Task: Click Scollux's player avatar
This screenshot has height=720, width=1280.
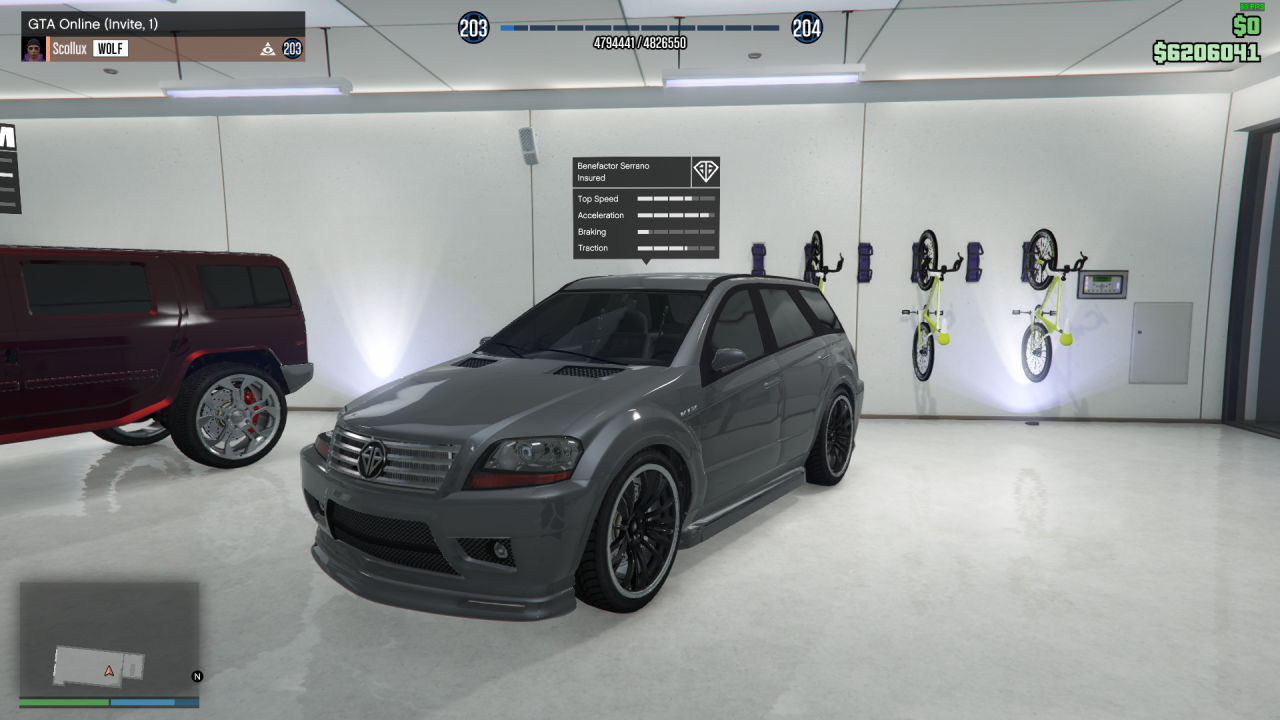Action: point(34,49)
